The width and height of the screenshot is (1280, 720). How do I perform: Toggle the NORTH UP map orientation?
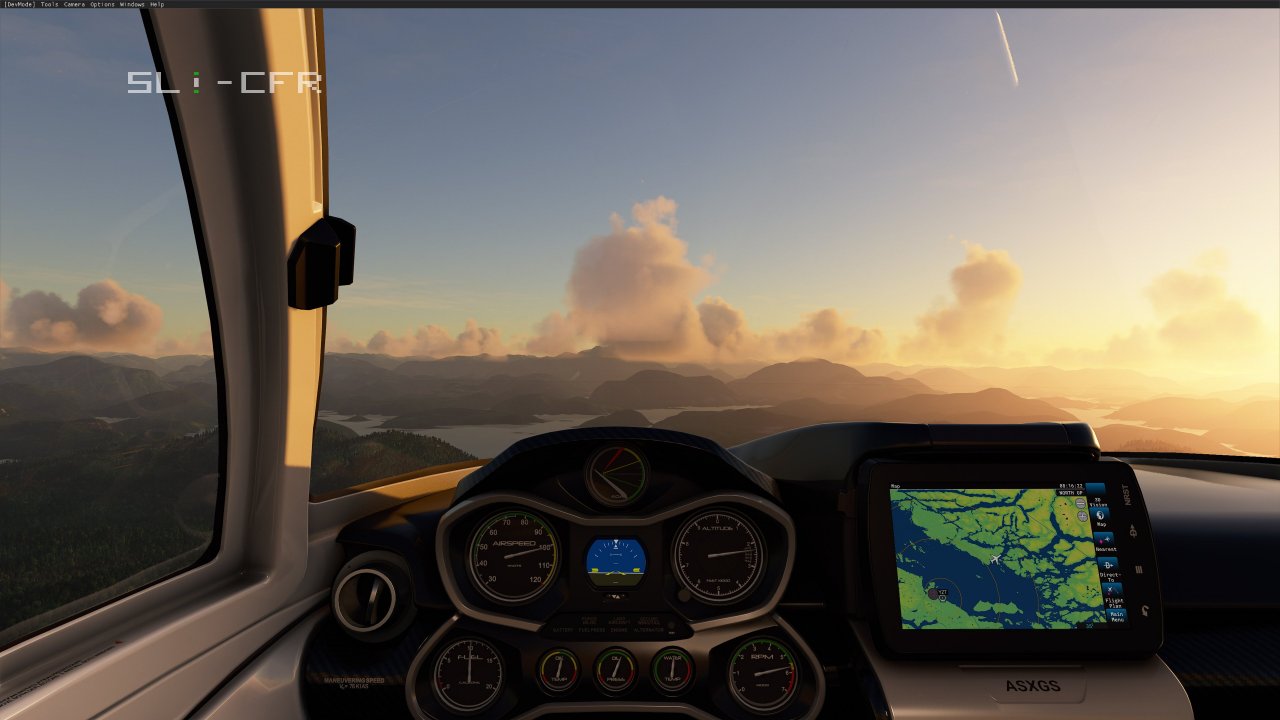click(x=1072, y=492)
